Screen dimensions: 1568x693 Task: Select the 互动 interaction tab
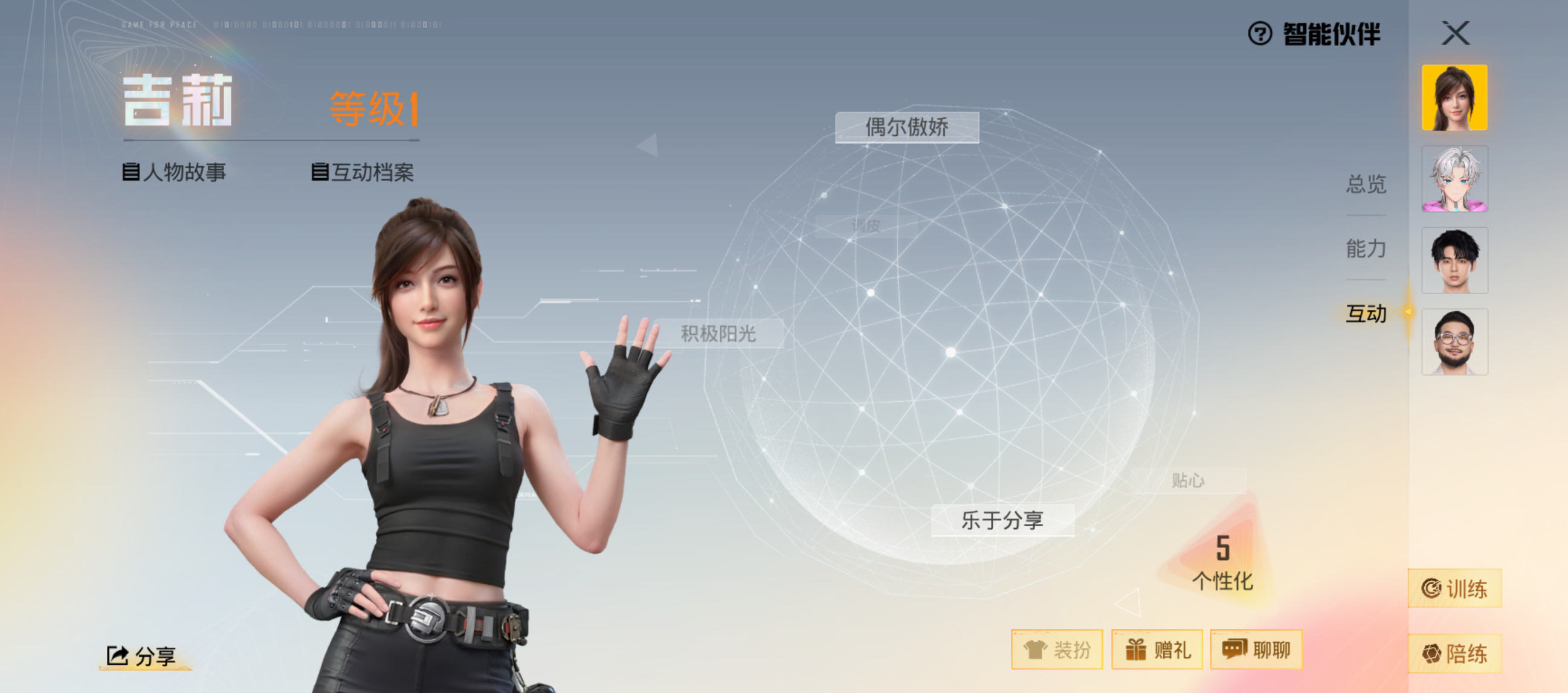(x=1366, y=314)
